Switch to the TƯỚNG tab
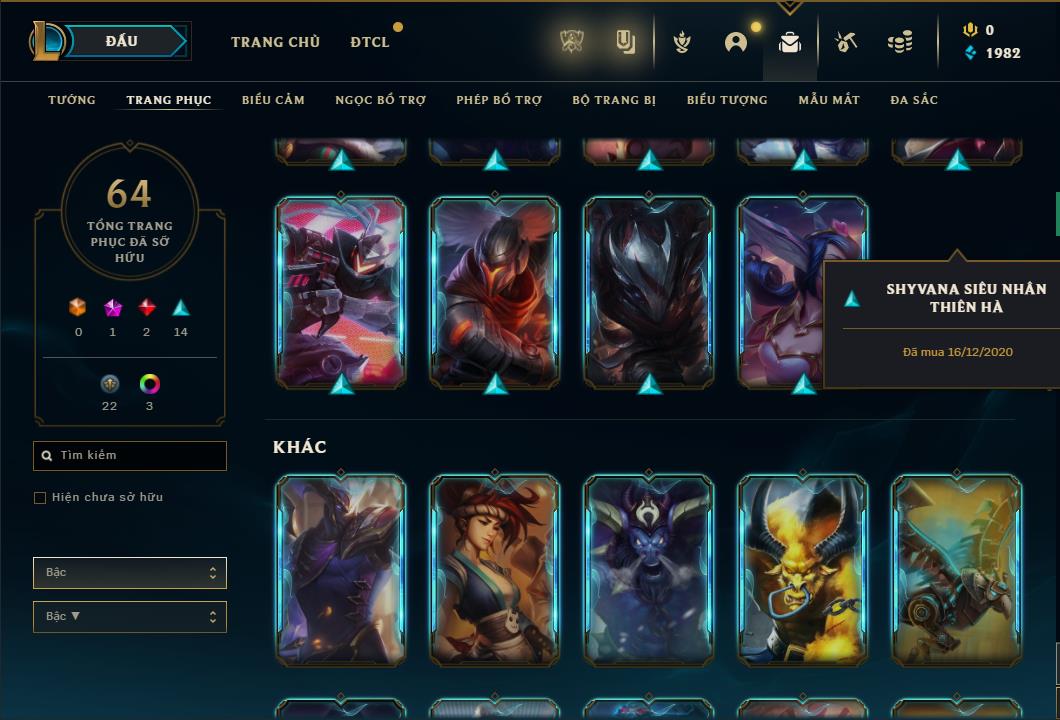The width and height of the screenshot is (1060, 720). click(x=72, y=100)
